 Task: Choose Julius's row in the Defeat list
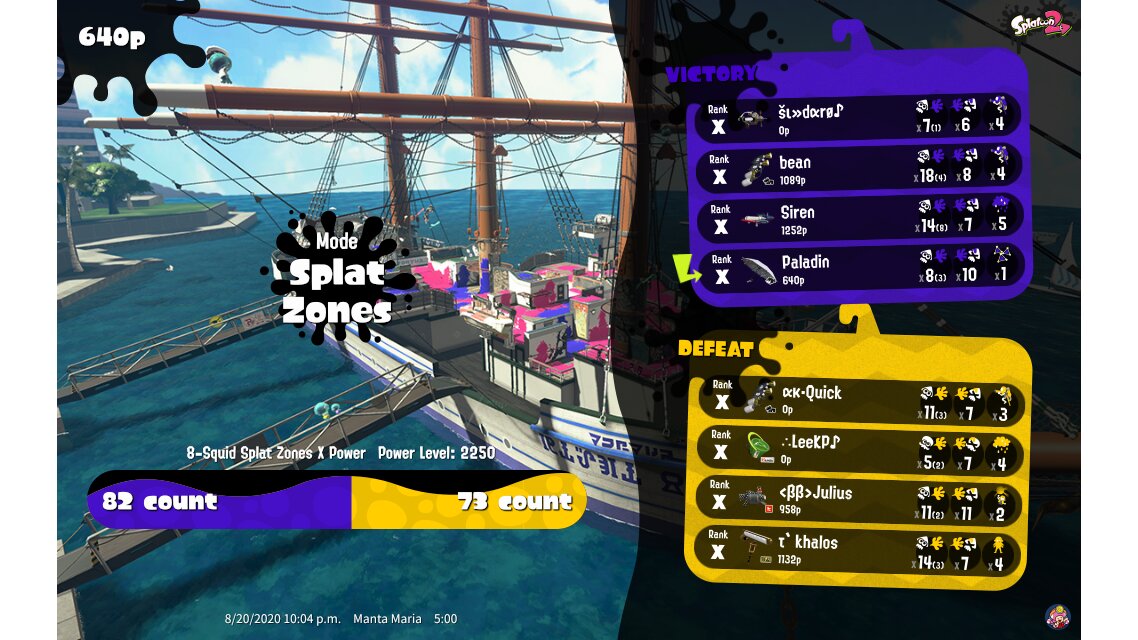(858, 500)
